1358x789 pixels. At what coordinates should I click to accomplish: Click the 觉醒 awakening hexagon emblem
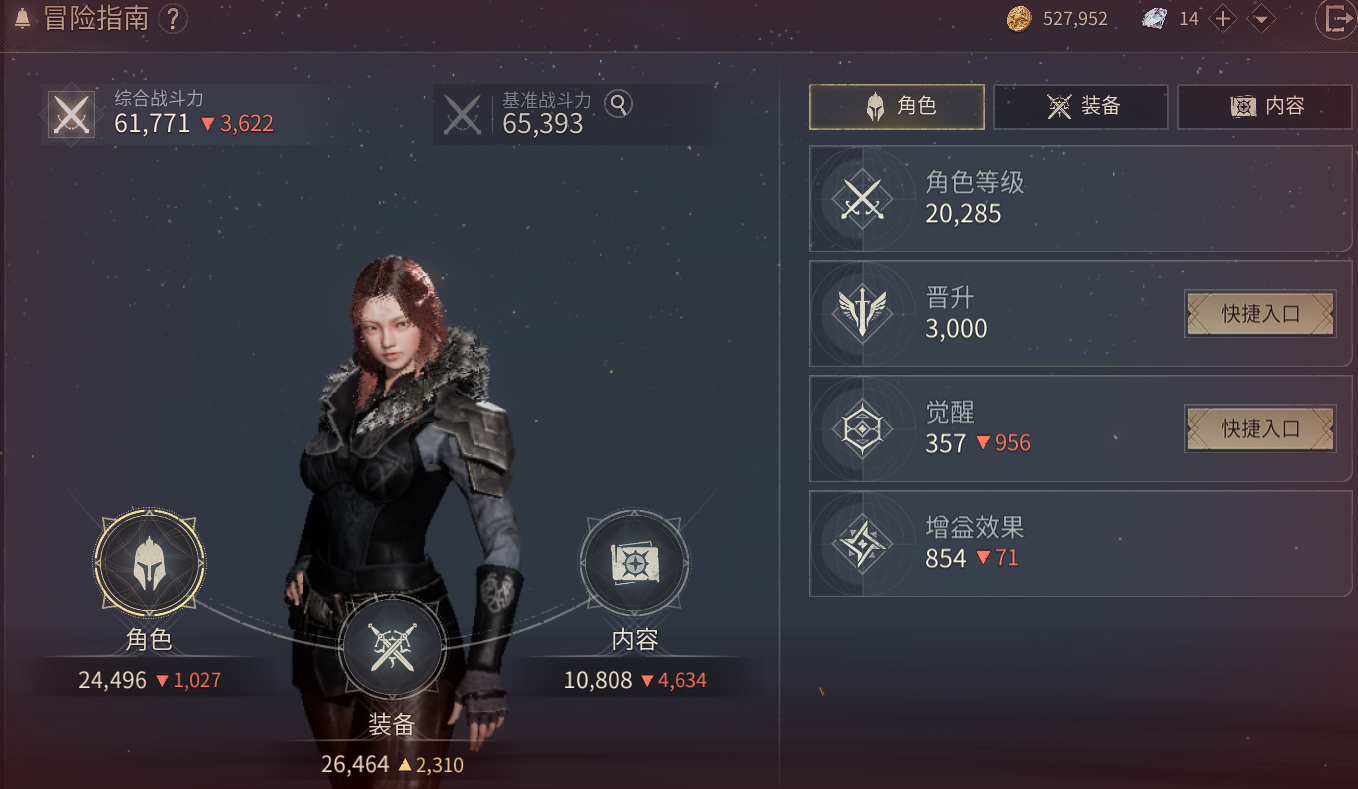point(862,428)
